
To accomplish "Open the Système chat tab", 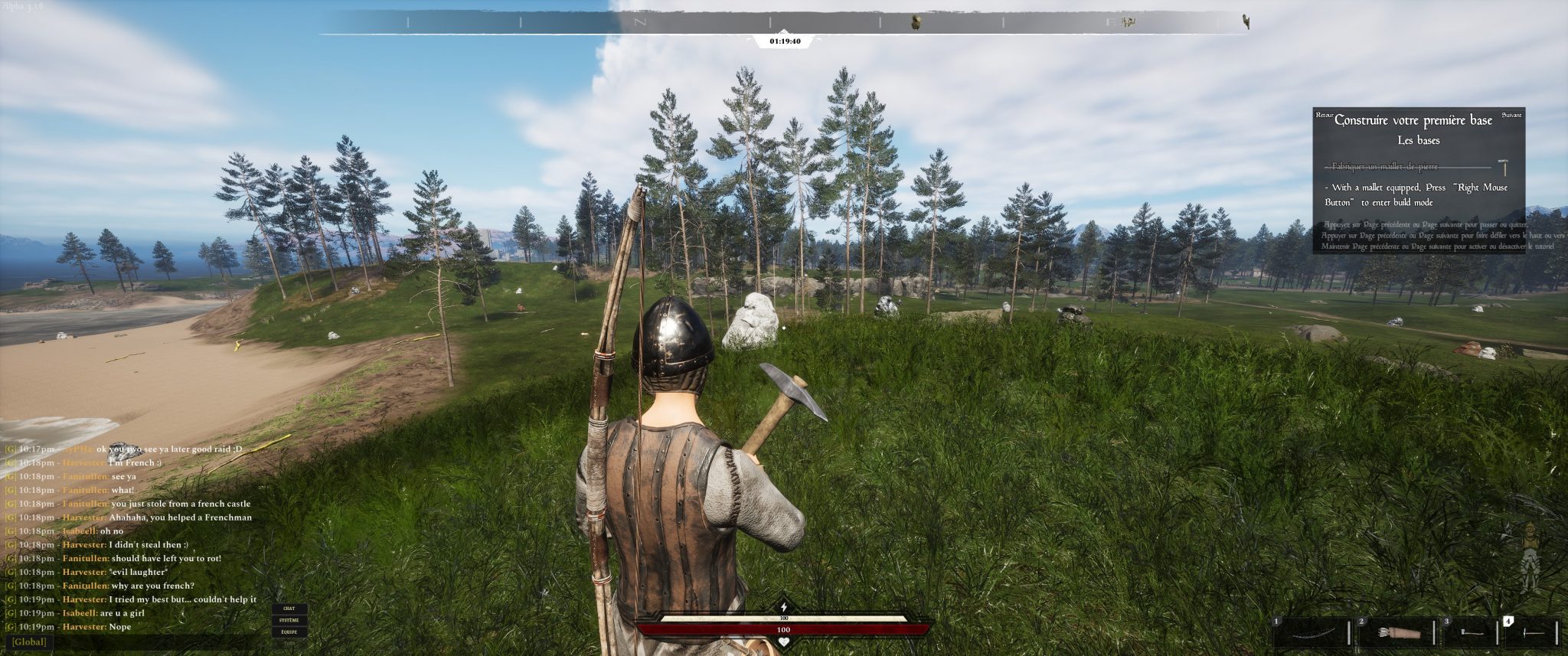I will tap(289, 620).
